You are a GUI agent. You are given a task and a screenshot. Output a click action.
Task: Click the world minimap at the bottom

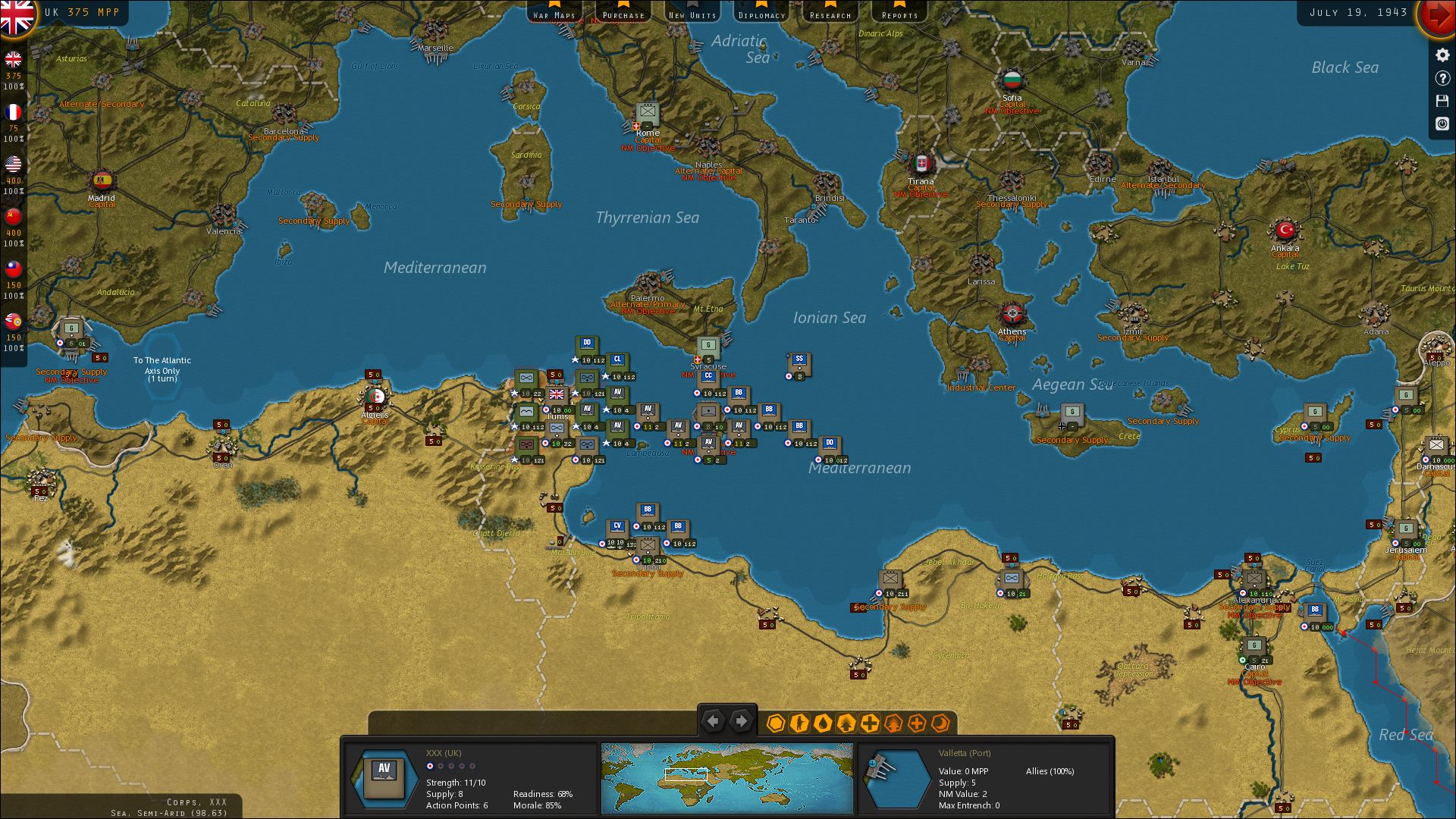tap(726, 777)
